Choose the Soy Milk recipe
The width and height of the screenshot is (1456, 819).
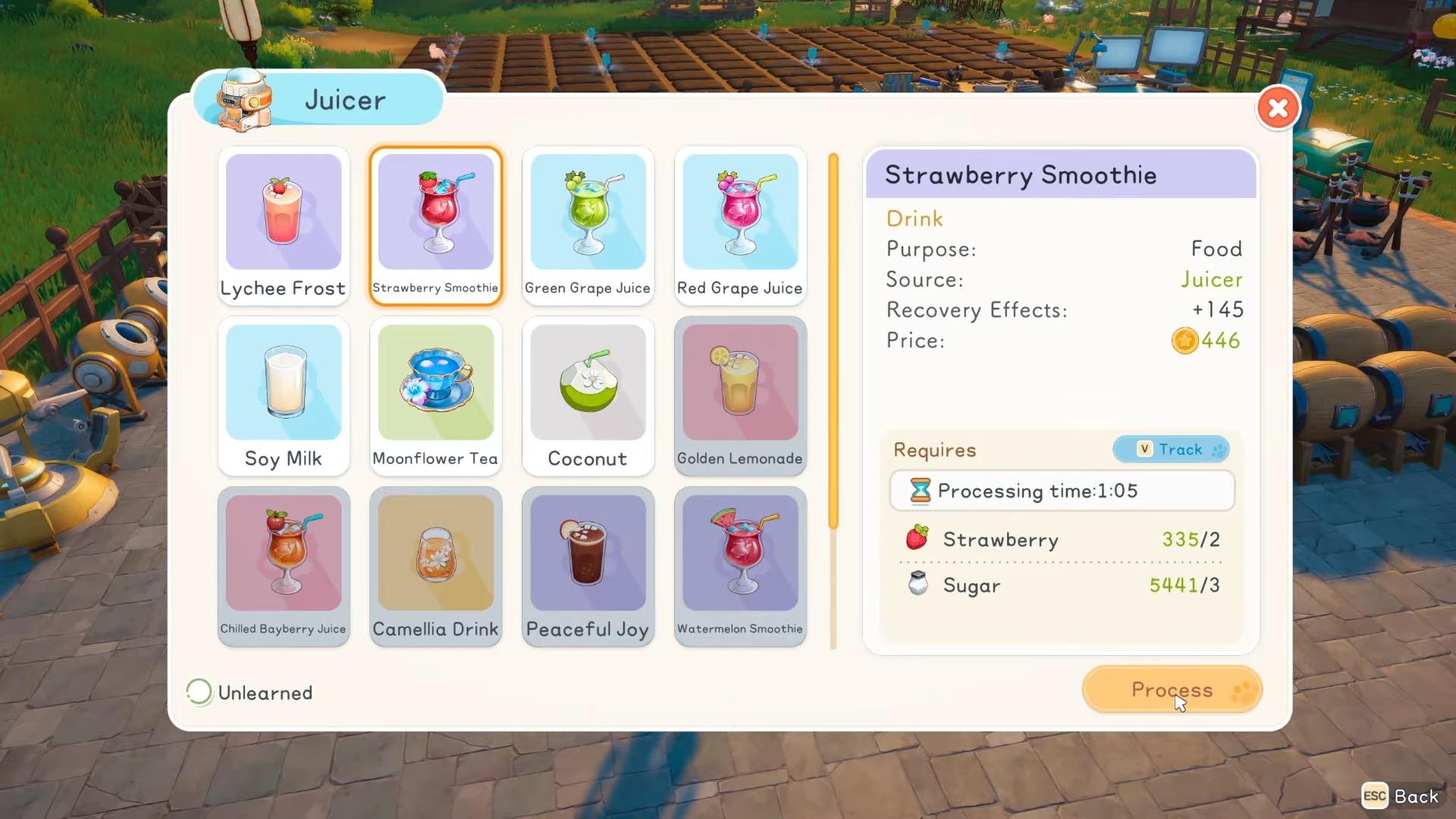pos(284,396)
